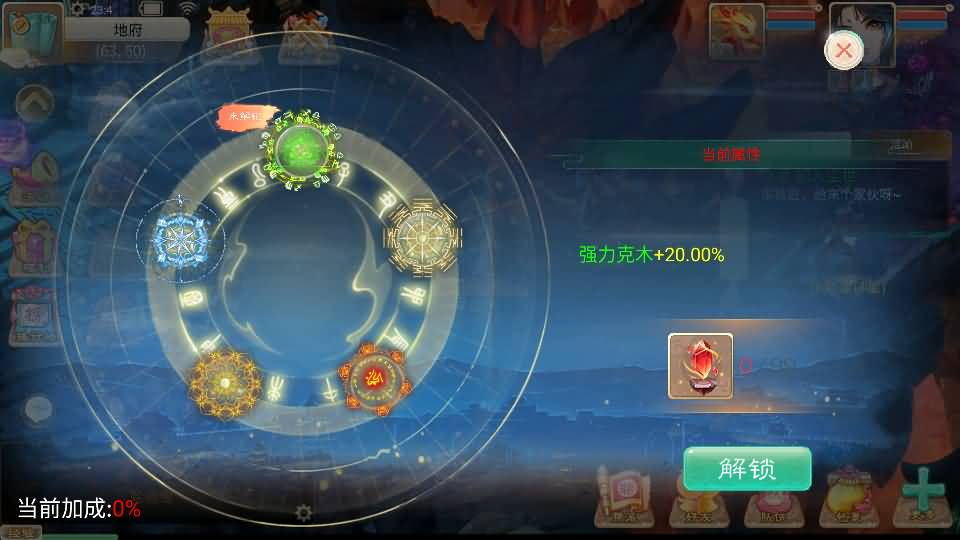Screen dimensions: 960x540
Task: Click the red crystal material slot
Action: coord(700,366)
